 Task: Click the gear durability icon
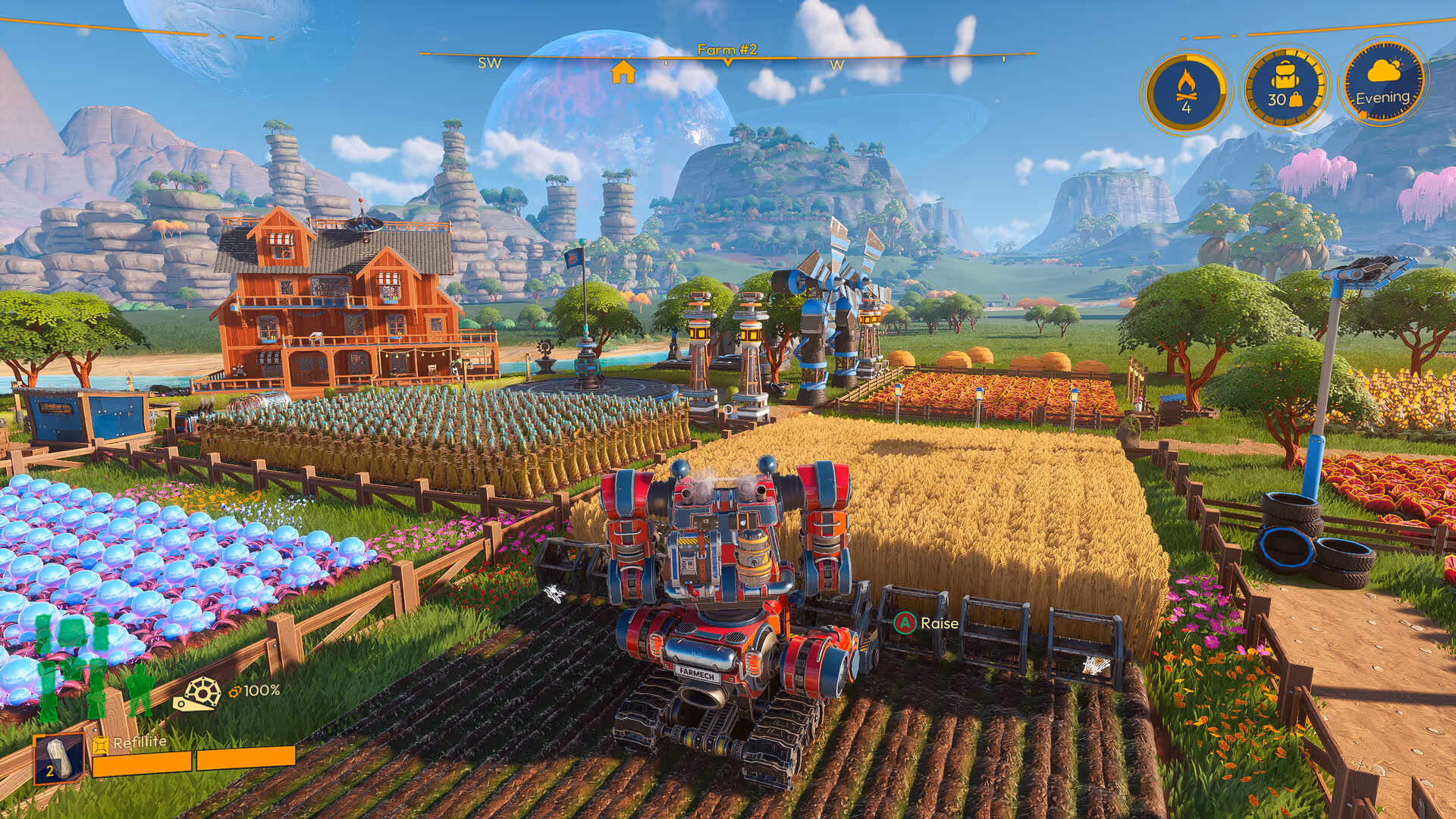pyautogui.click(x=199, y=693)
